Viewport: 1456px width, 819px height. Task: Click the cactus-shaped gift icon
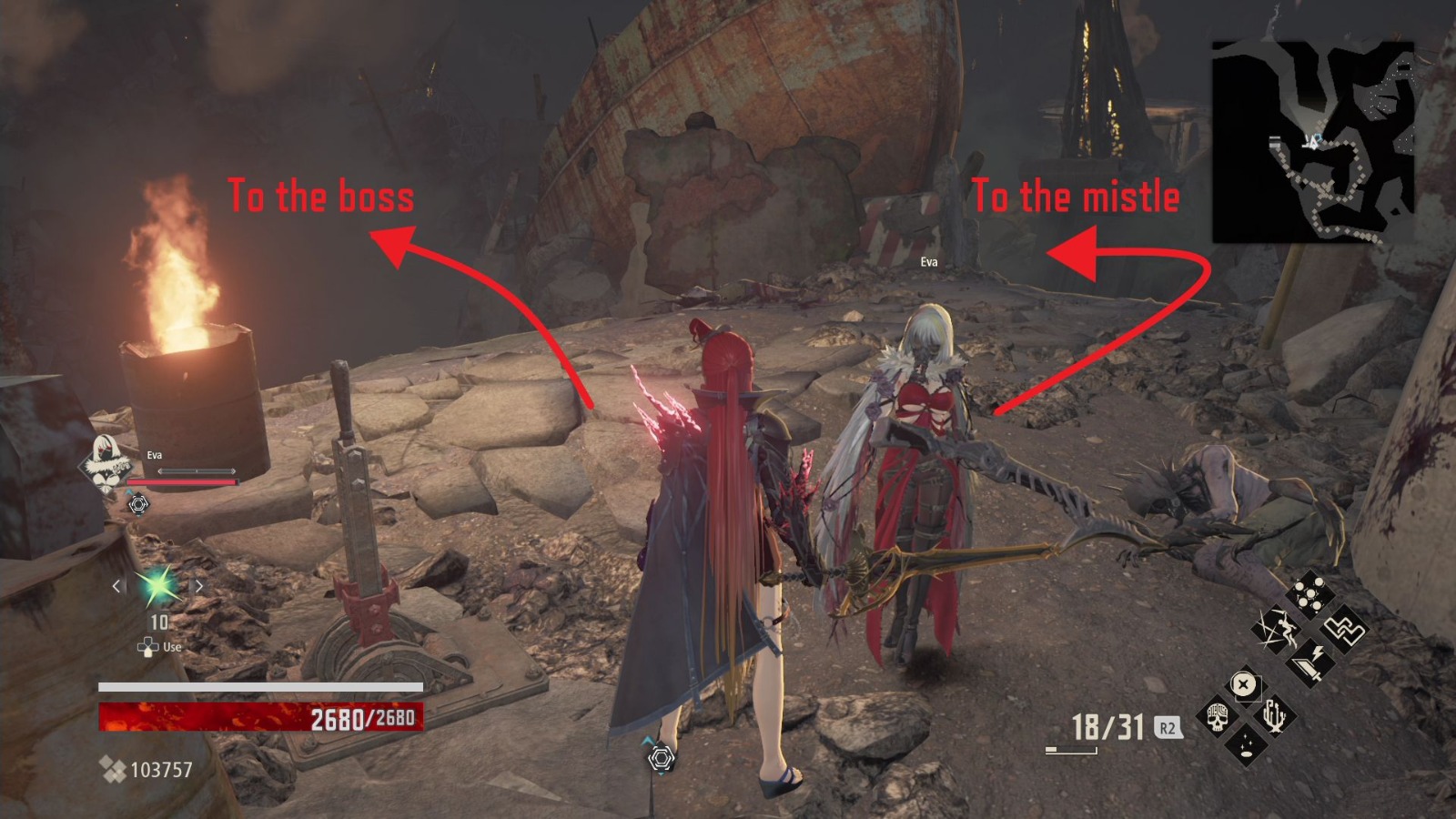pos(1277,716)
